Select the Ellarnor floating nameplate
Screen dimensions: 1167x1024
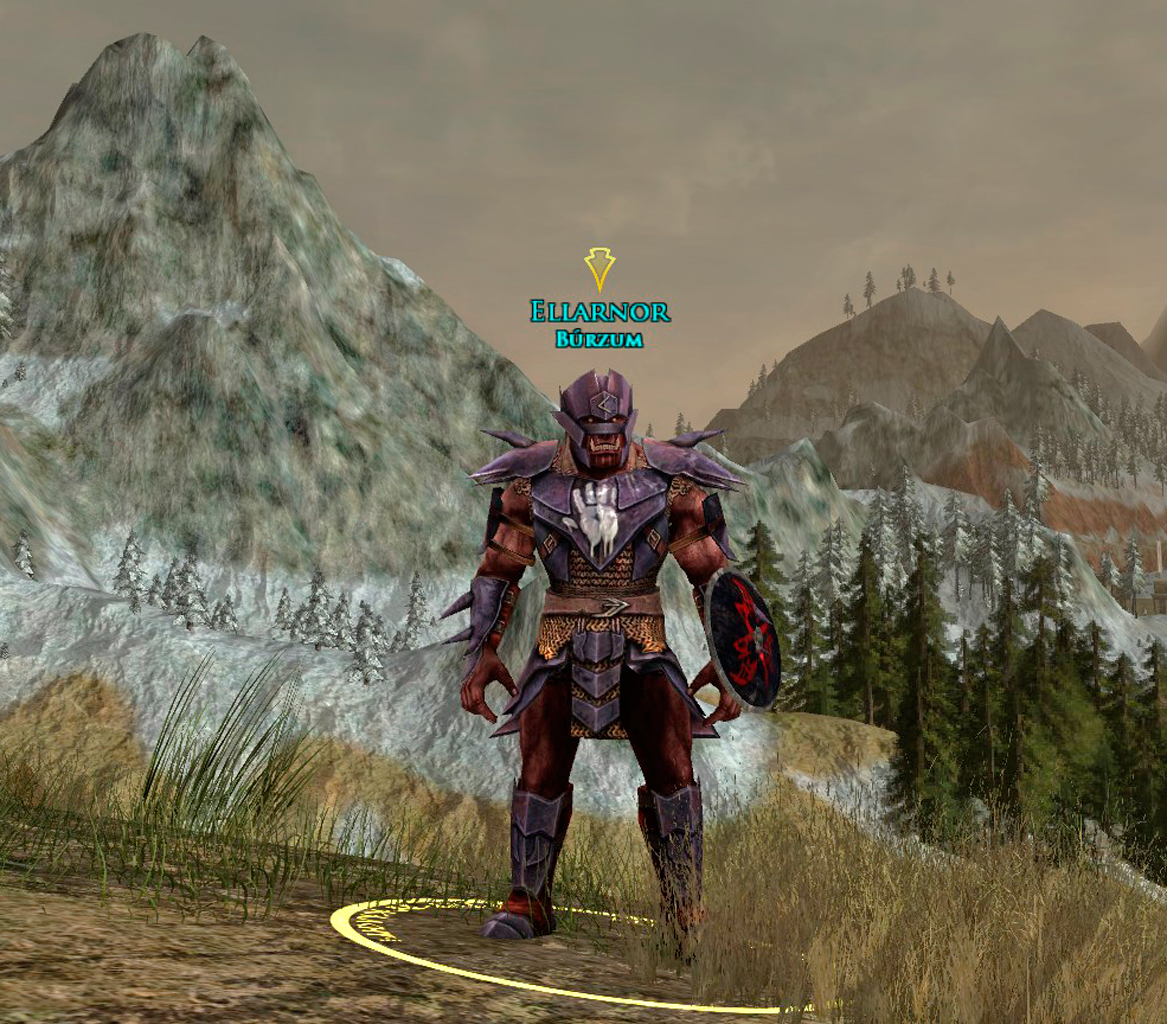click(599, 312)
